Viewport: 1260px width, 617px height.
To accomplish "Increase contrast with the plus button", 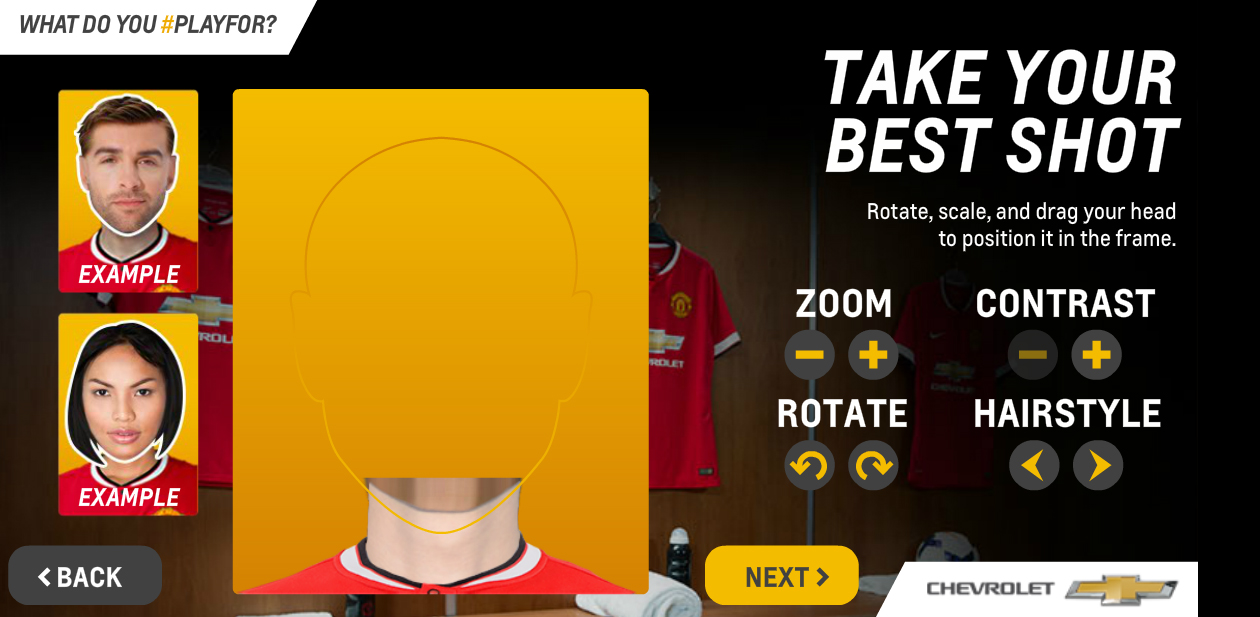I will click(x=1097, y=355).
